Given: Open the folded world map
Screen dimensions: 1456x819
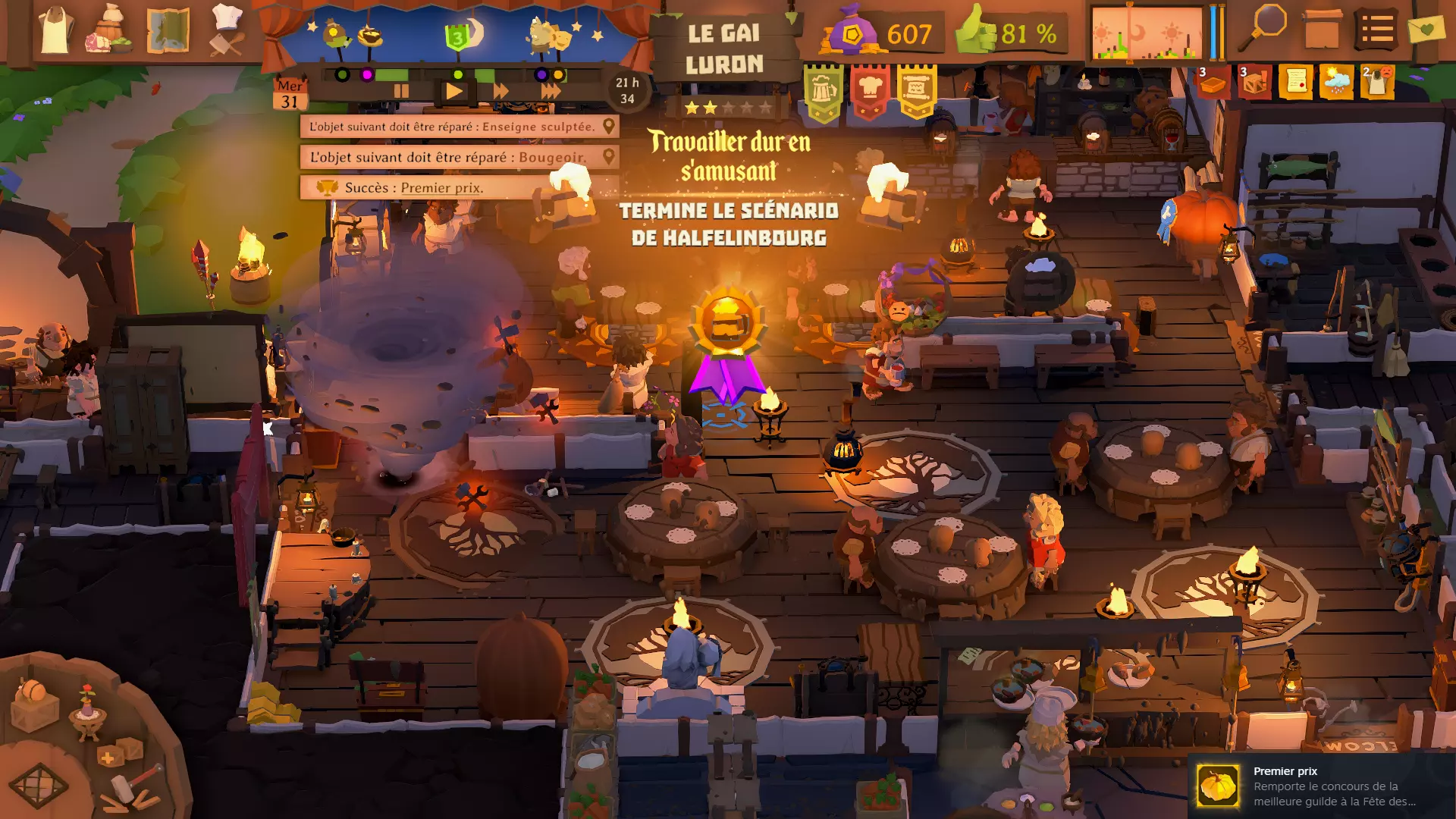Looking at the screenshot, I should 168,30.
